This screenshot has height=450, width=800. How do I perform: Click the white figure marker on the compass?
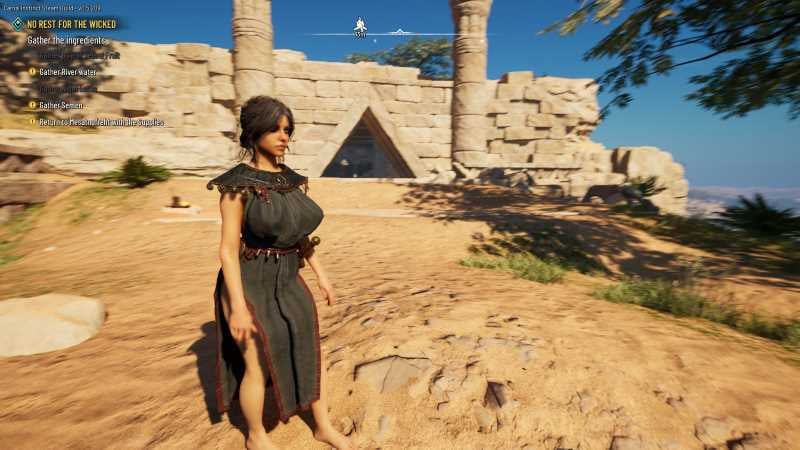point(360,27)
